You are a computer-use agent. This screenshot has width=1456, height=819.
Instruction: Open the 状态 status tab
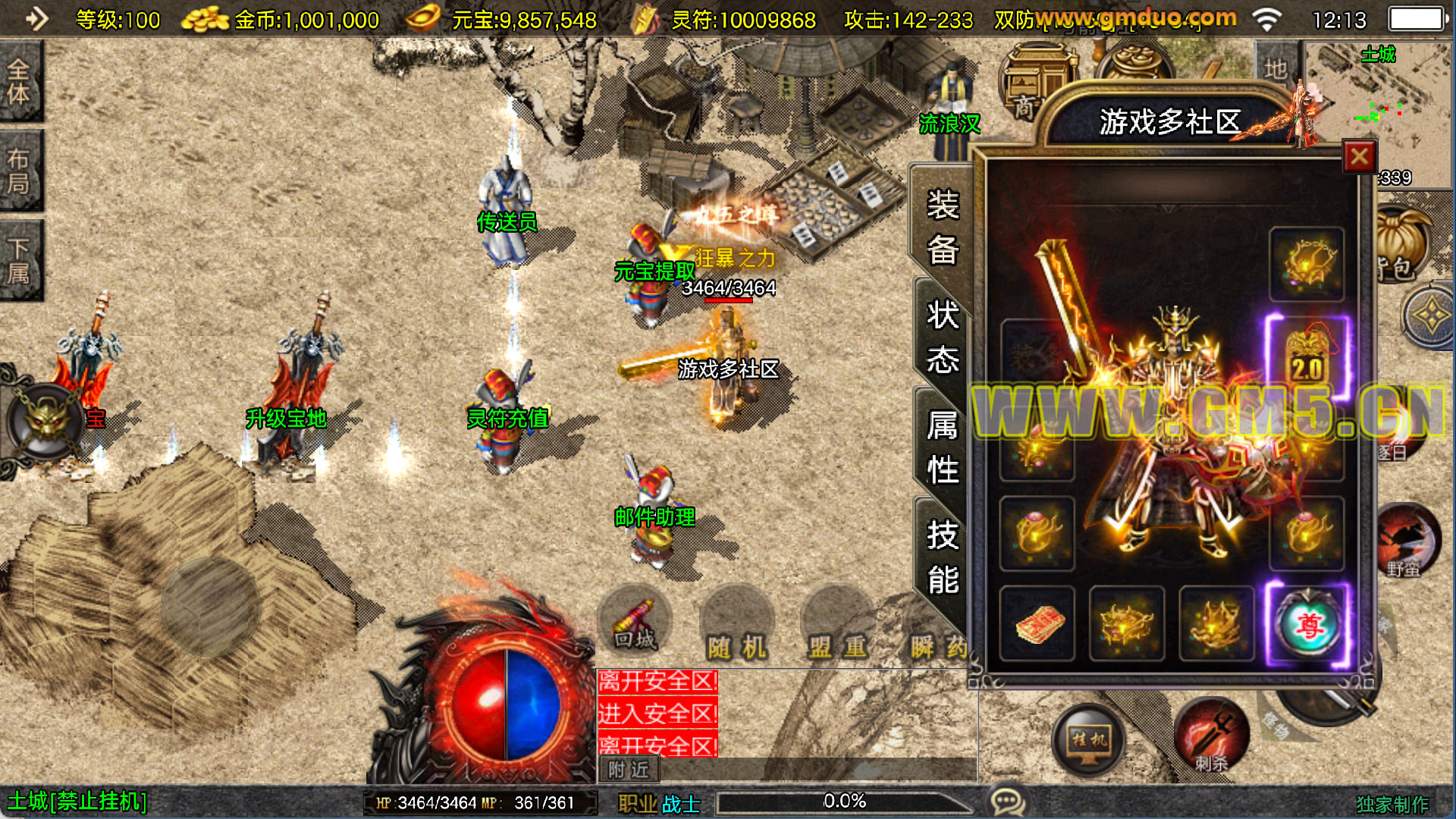943,337
